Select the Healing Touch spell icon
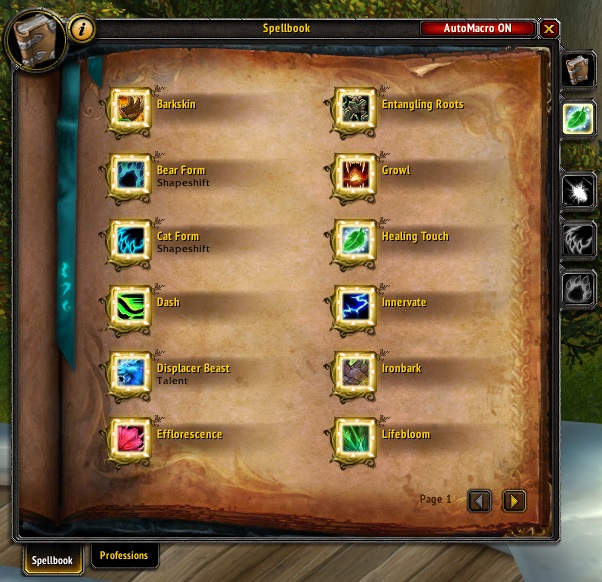The width and height of the screenshot is (602, 582). pyautogui.click(x=355, y=243)
